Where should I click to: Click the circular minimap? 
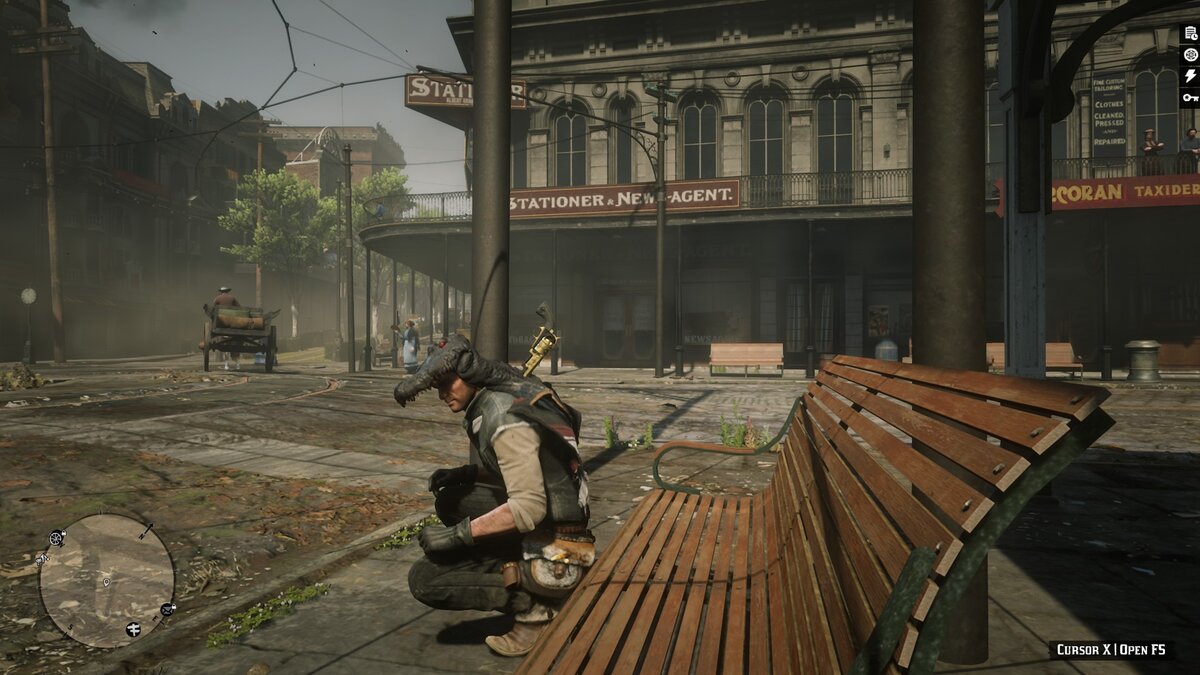106,580
